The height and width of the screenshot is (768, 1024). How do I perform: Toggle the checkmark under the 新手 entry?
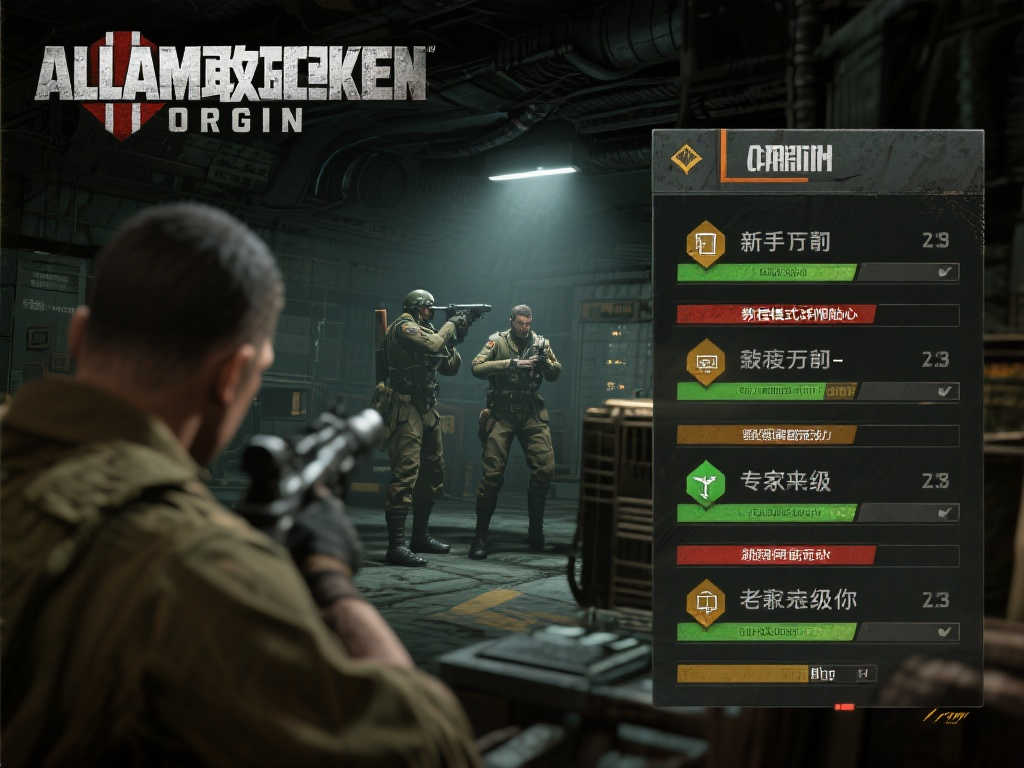[943, 272]
